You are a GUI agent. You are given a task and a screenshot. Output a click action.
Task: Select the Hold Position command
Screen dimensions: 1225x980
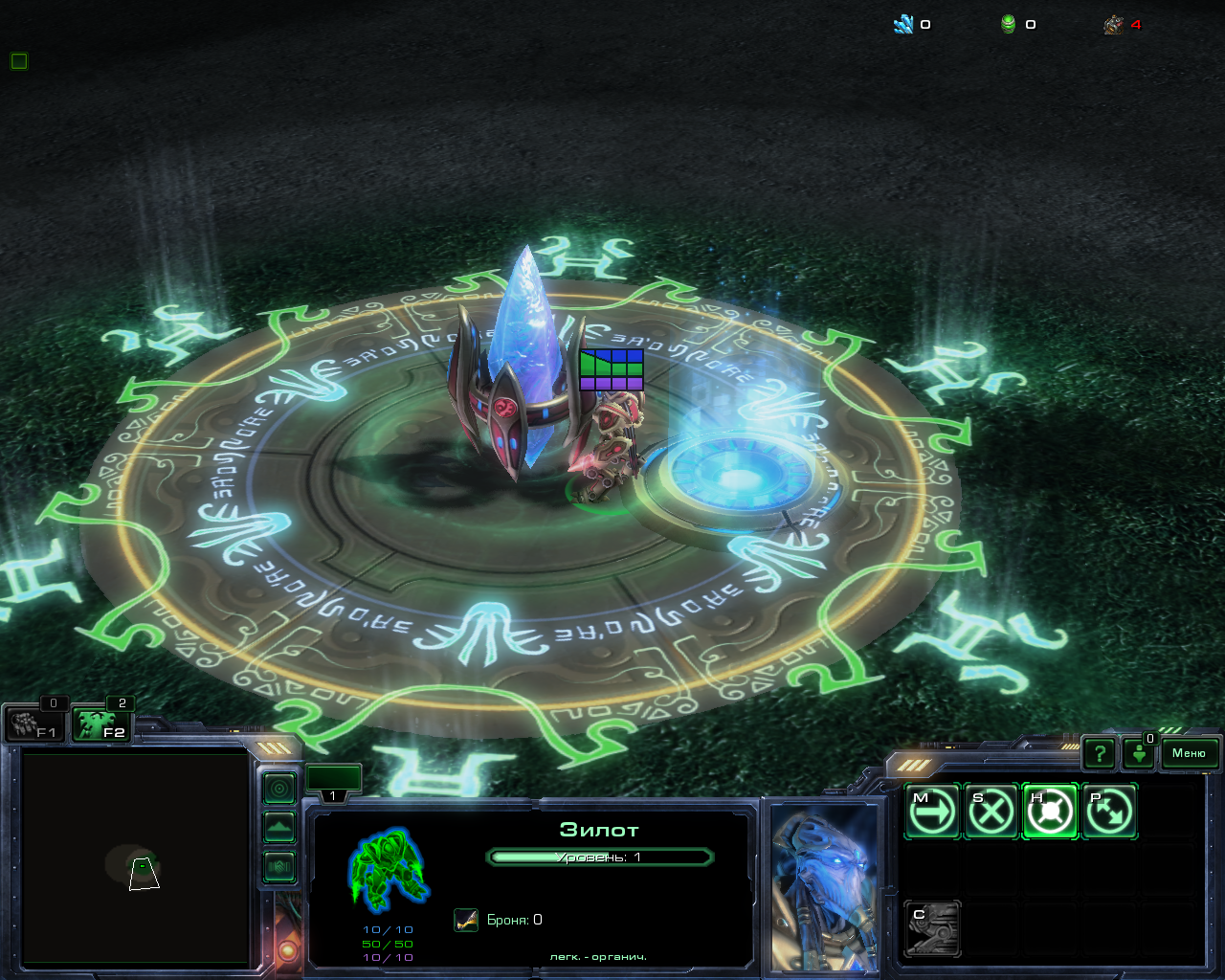coord(1050,812)
